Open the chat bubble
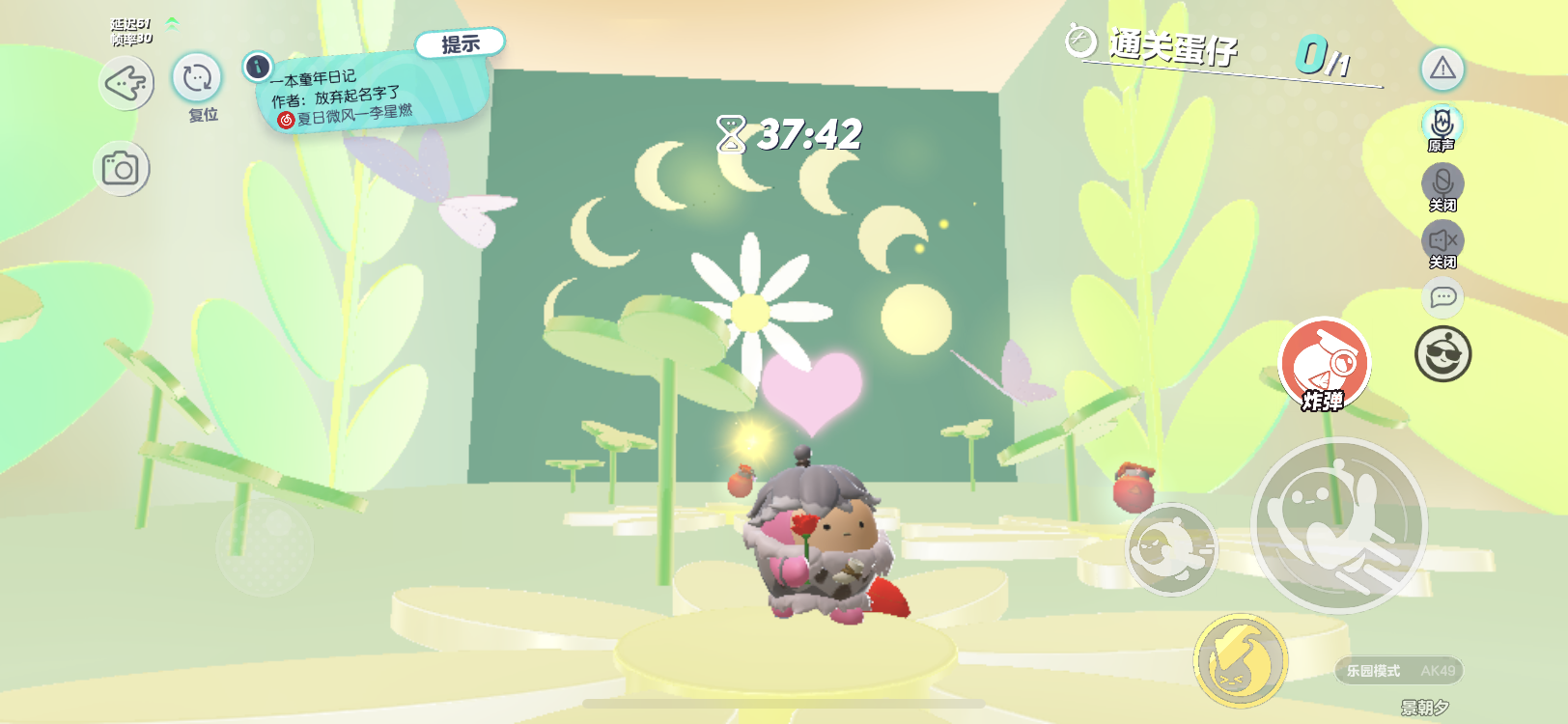This screenshot has height=724, width=1568. pos(1442,297)
